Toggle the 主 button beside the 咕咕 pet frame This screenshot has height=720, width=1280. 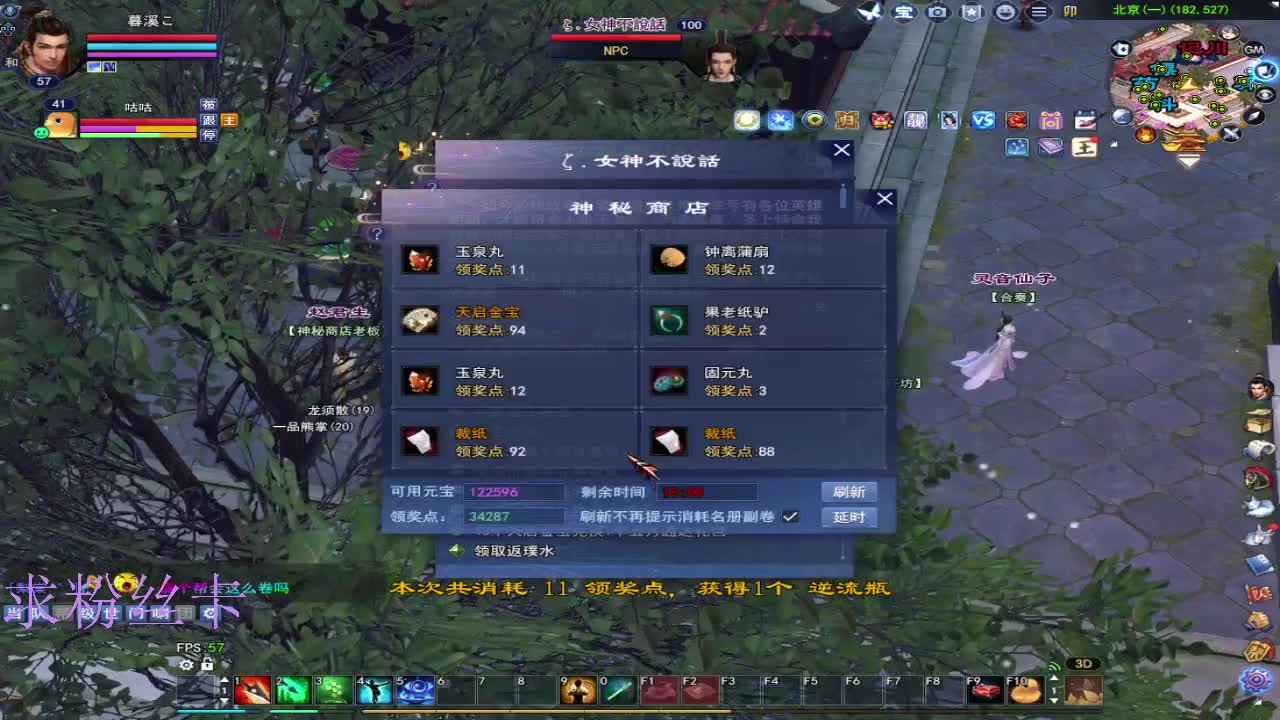228,120
